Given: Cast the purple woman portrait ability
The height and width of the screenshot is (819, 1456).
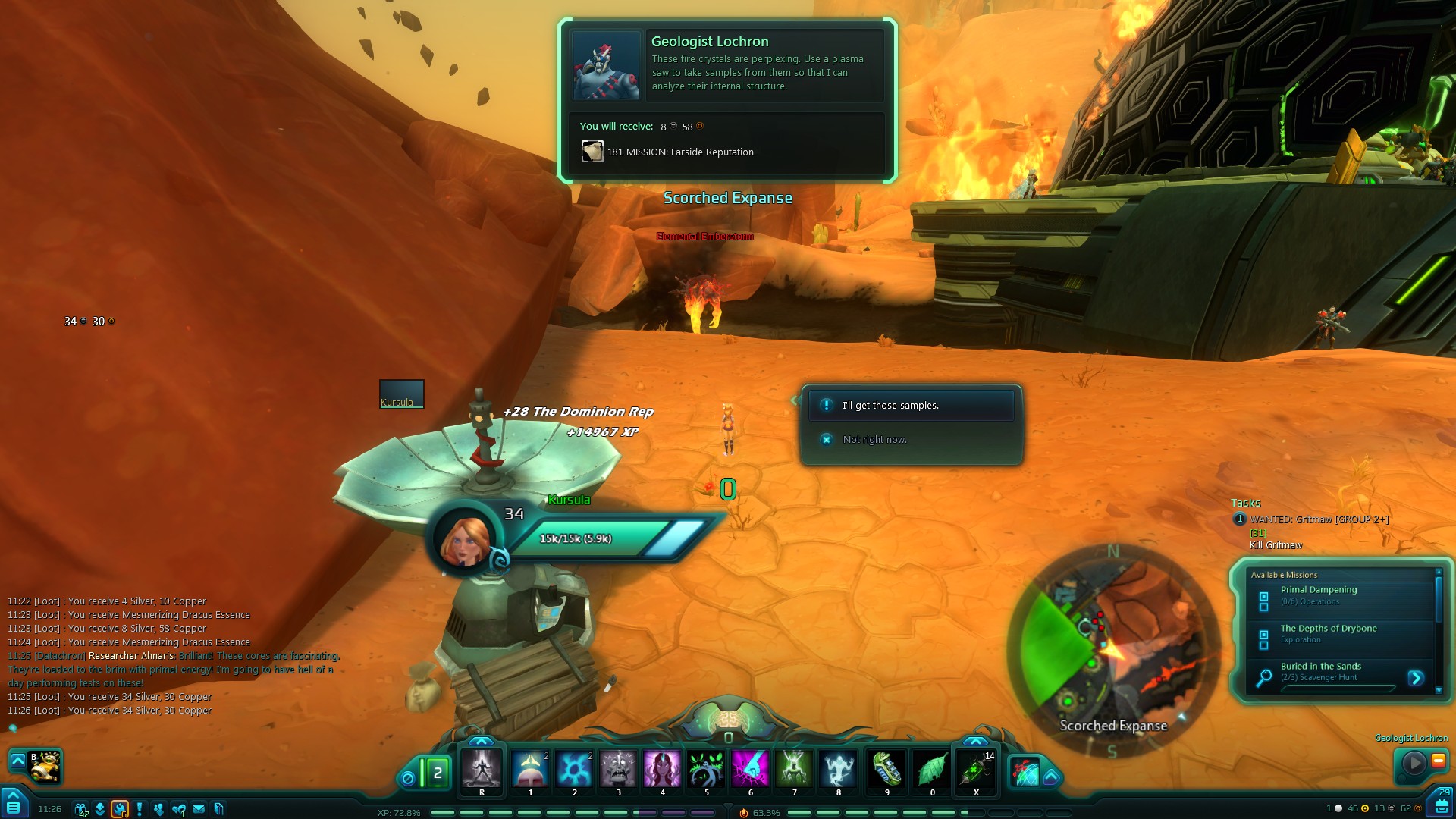Looking at the screenshot, I should [662, 769].
